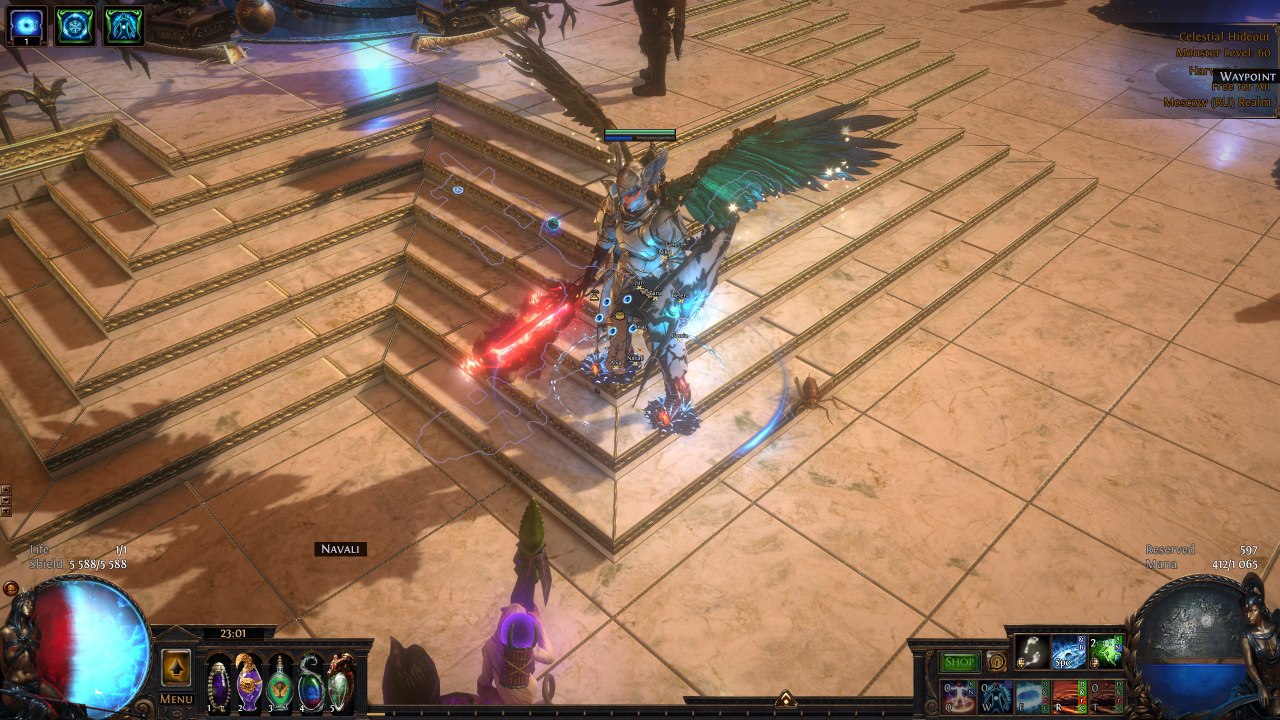Open the game Menu button
This screenshot has height=720, width=1280.
[176, 699]
